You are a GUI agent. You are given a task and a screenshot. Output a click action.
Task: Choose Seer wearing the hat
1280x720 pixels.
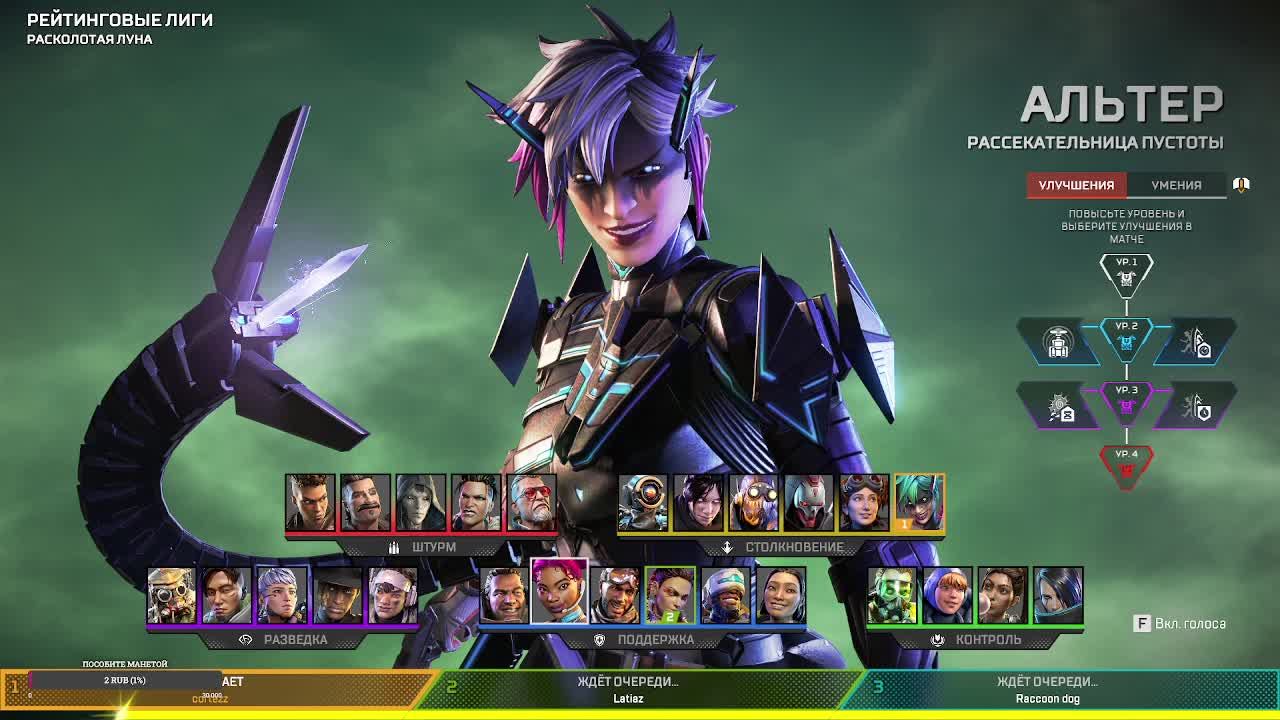(337, 595)
